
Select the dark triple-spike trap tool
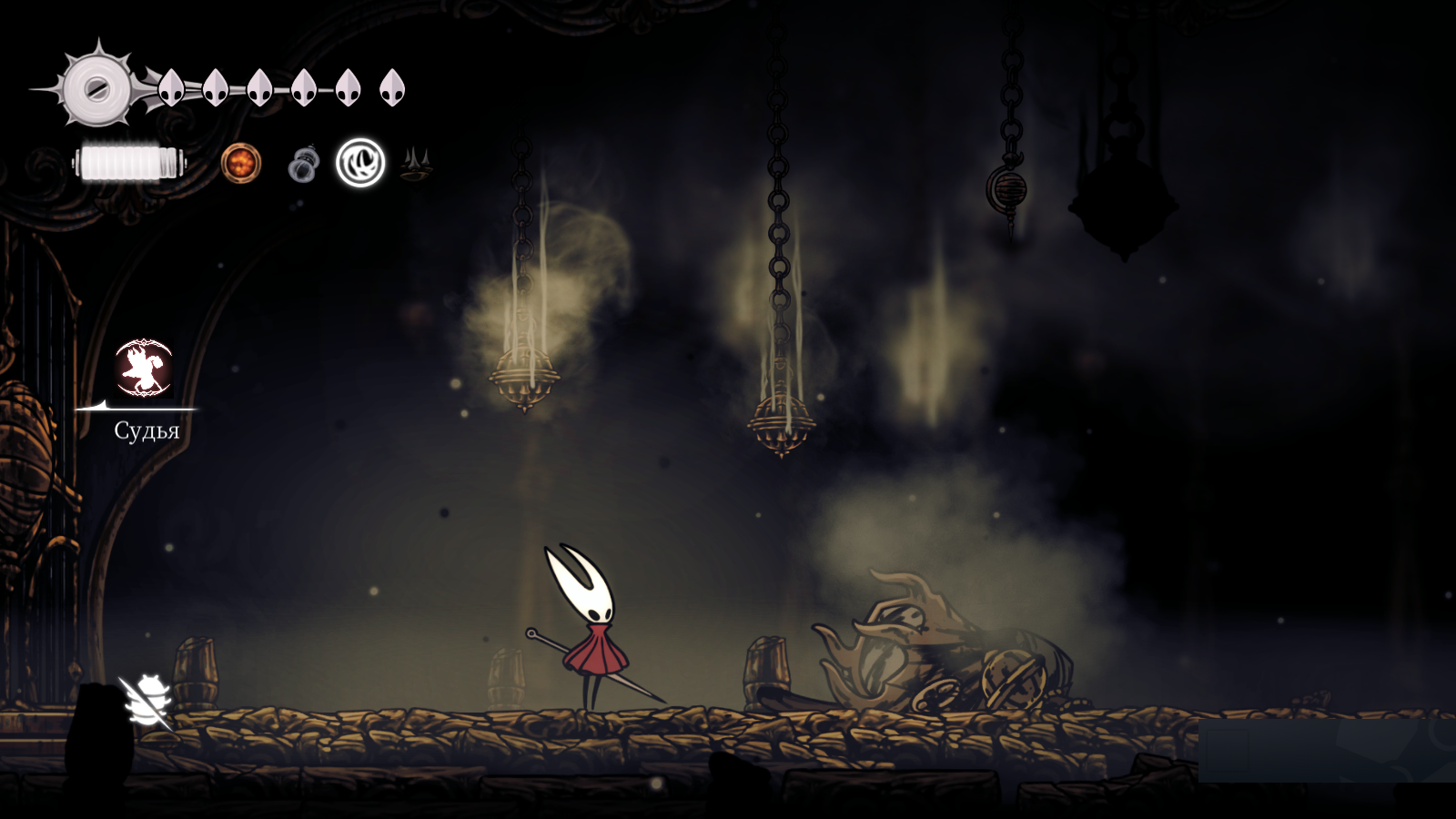tap(415, 164)
